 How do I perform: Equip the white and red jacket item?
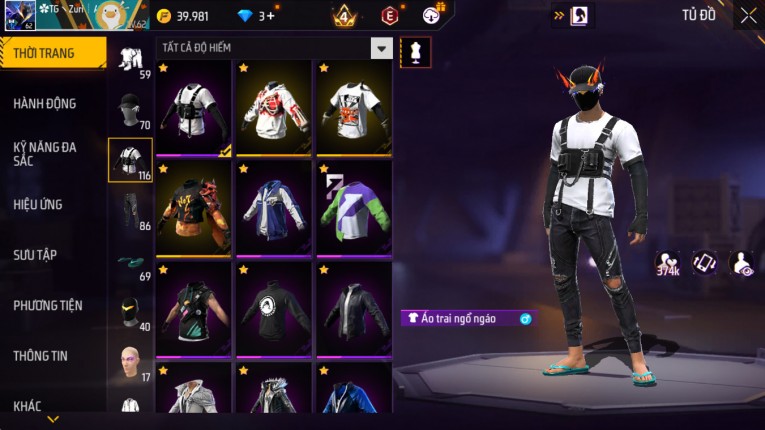[273, 108]
